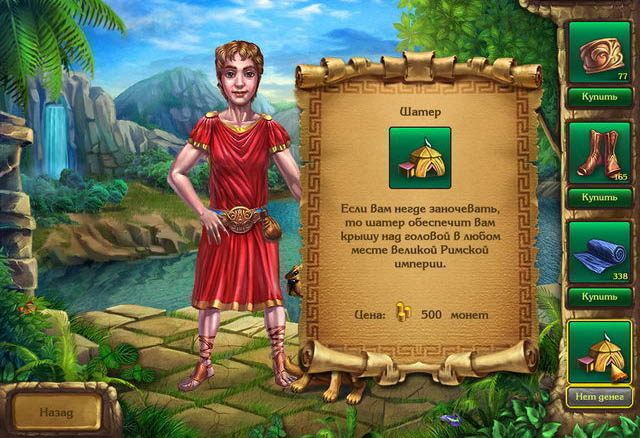This screenshot has height=438, width=640.
Task: Go back with the Назад button
Action: [56, 410]
